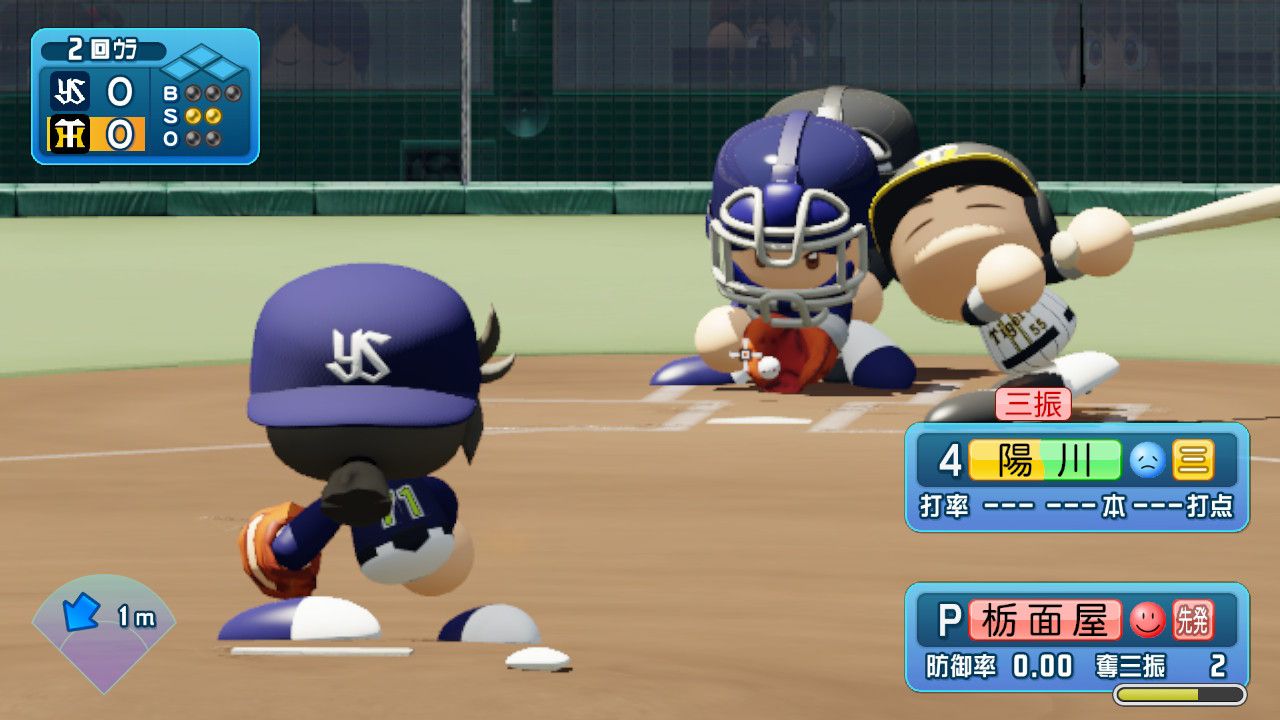Select the batter 陽川 name plate
The height and width of the screenshot is (720, 1280).
[1045, 460]
